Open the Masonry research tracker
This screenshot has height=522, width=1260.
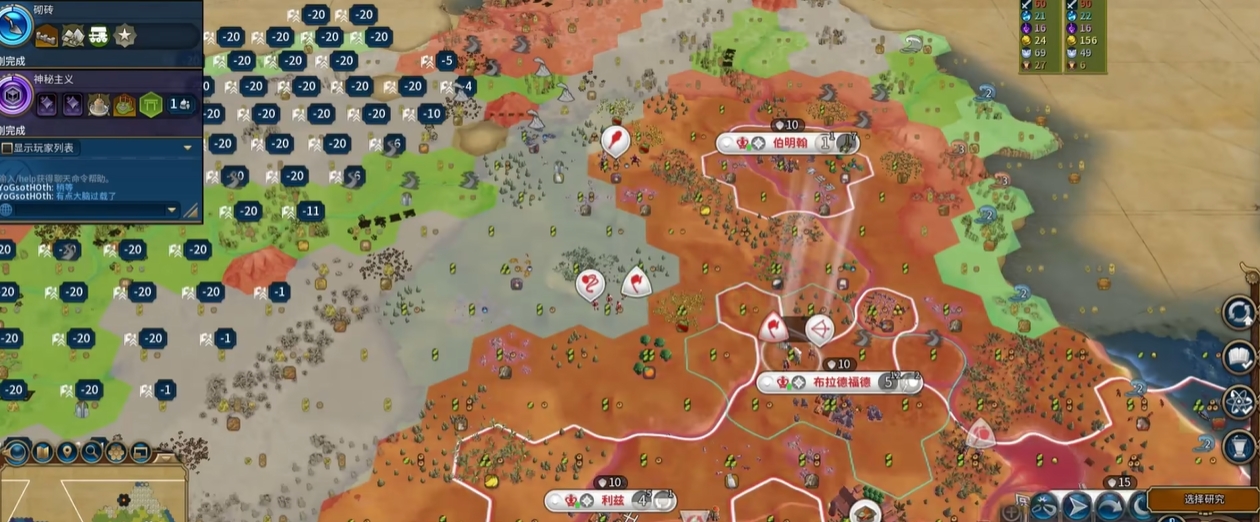17,26
